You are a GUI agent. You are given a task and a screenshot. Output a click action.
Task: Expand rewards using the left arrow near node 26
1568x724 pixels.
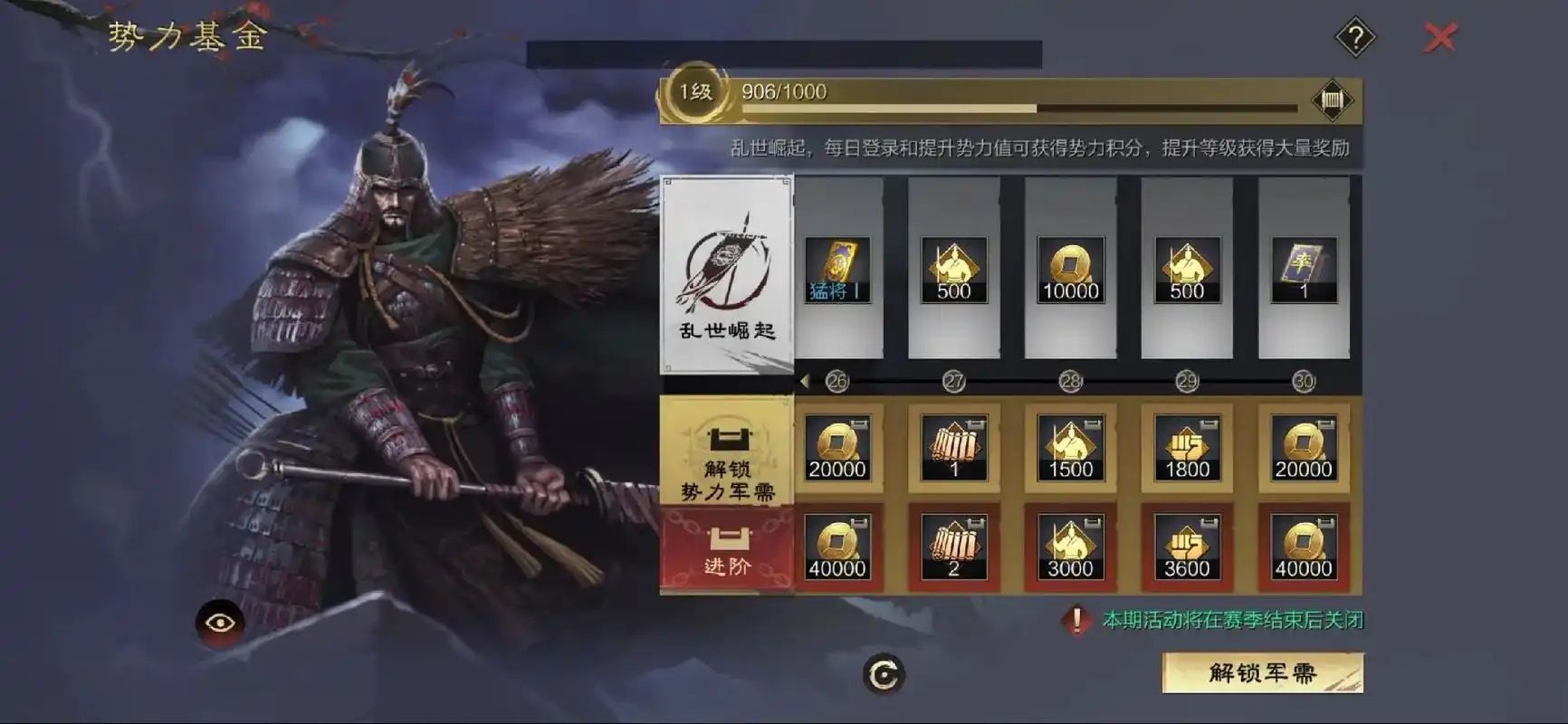[803, 380]
